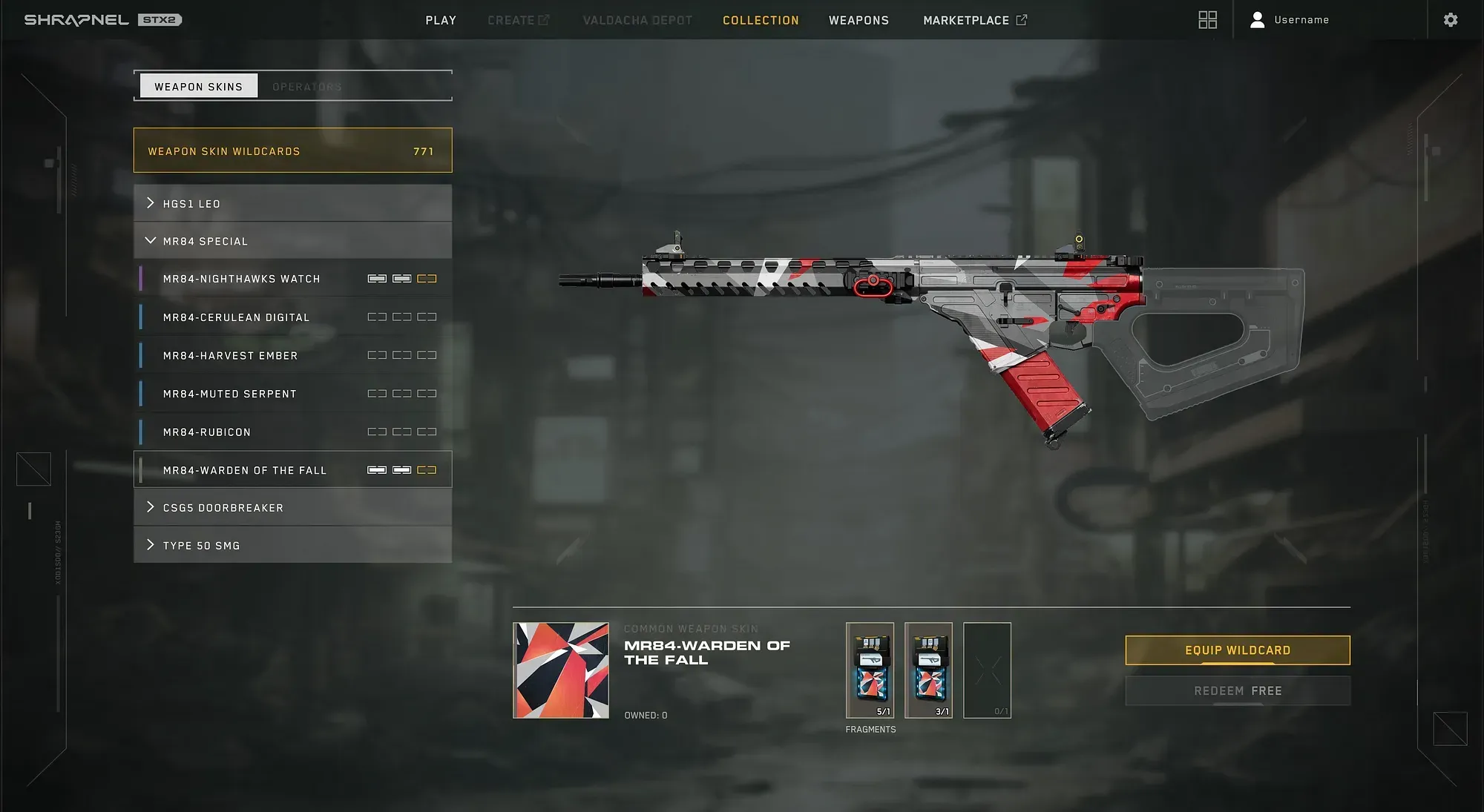The image size is (1484, 812).
Task: Switch to the Operators tab
Action: coord(306,86)
